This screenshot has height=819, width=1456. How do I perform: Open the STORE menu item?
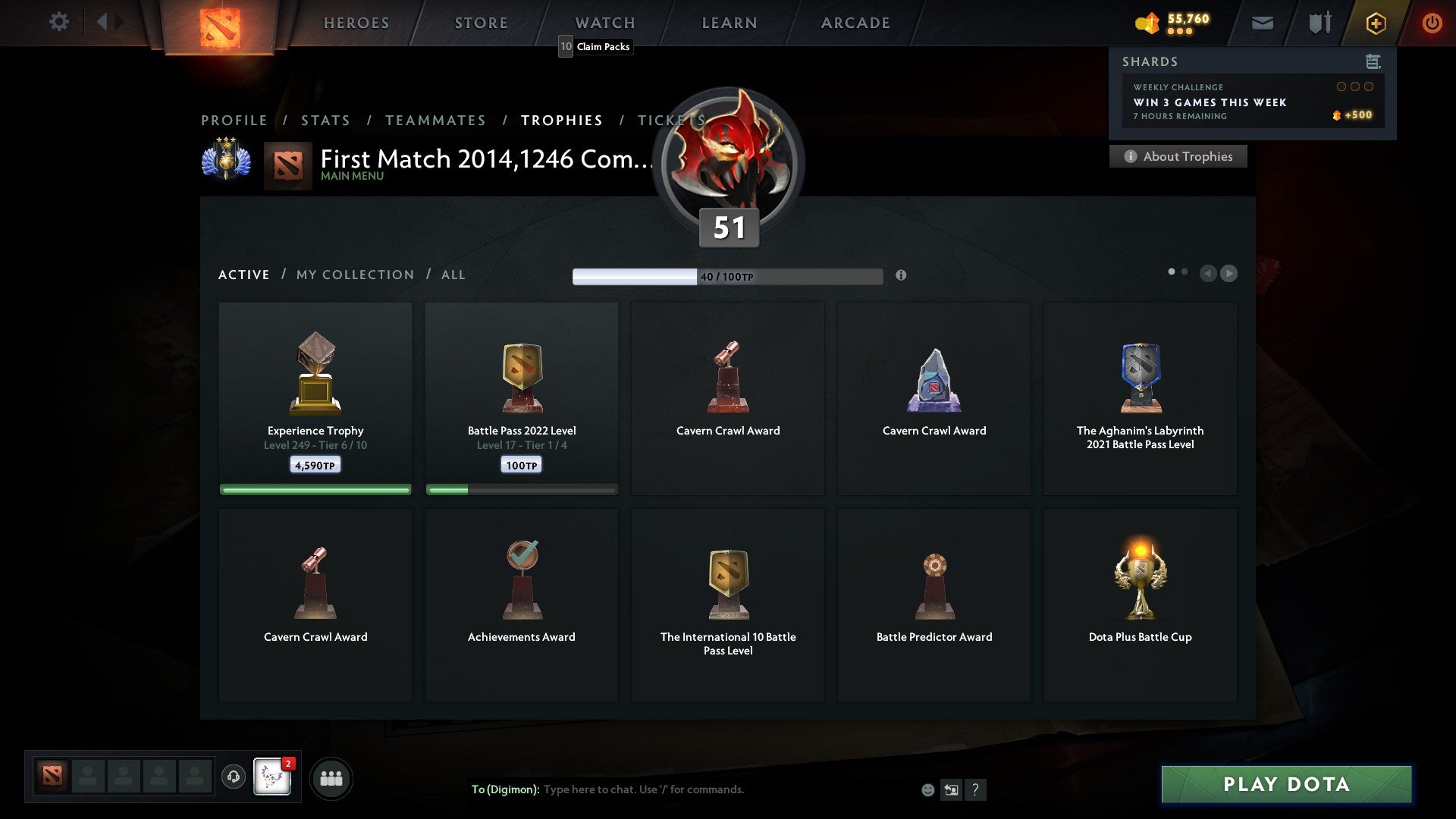pyautogui.click(x=481, y=23)
